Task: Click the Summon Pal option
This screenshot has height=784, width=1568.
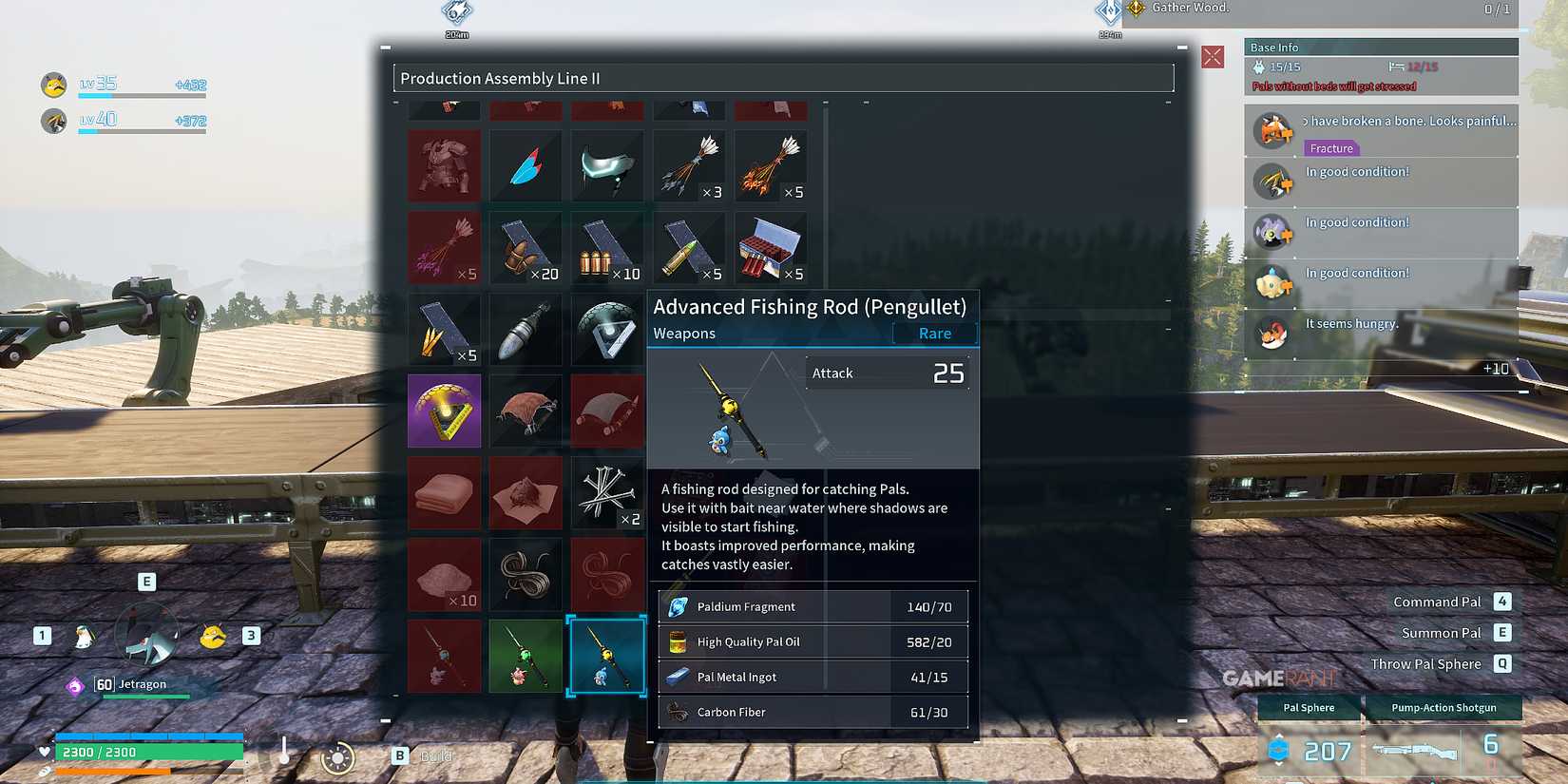Action: (1440, 632)
